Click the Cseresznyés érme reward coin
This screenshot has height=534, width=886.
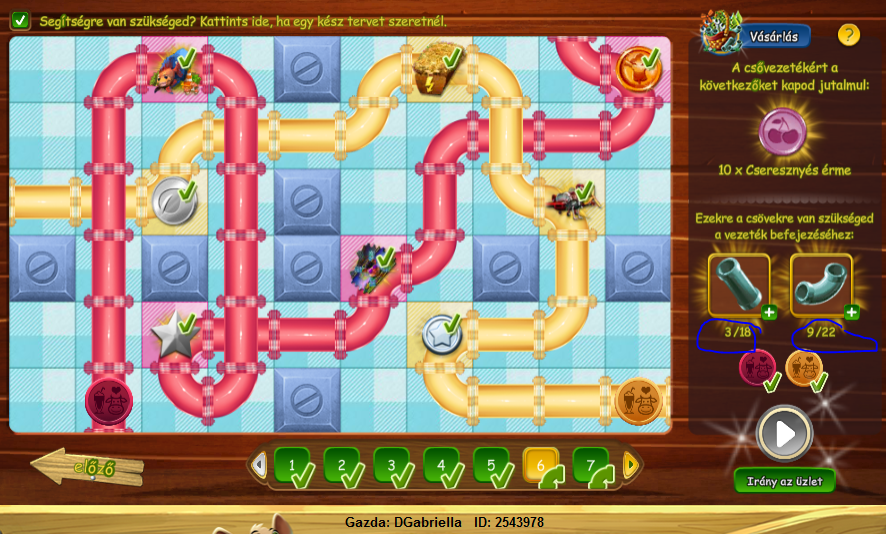[x=784, y=132]
